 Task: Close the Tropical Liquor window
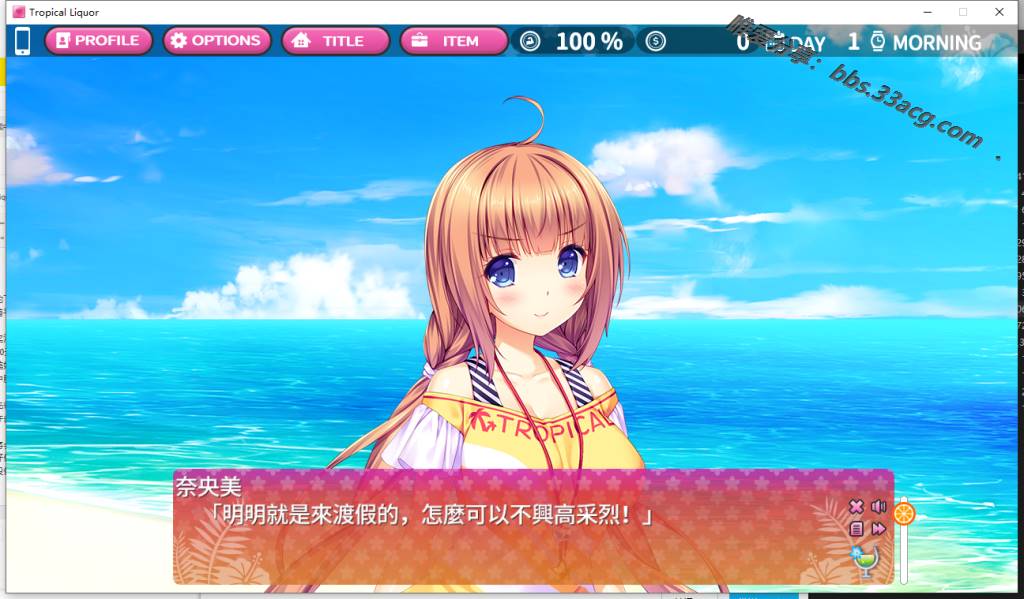pyautogui.click(x=999, y=12)
